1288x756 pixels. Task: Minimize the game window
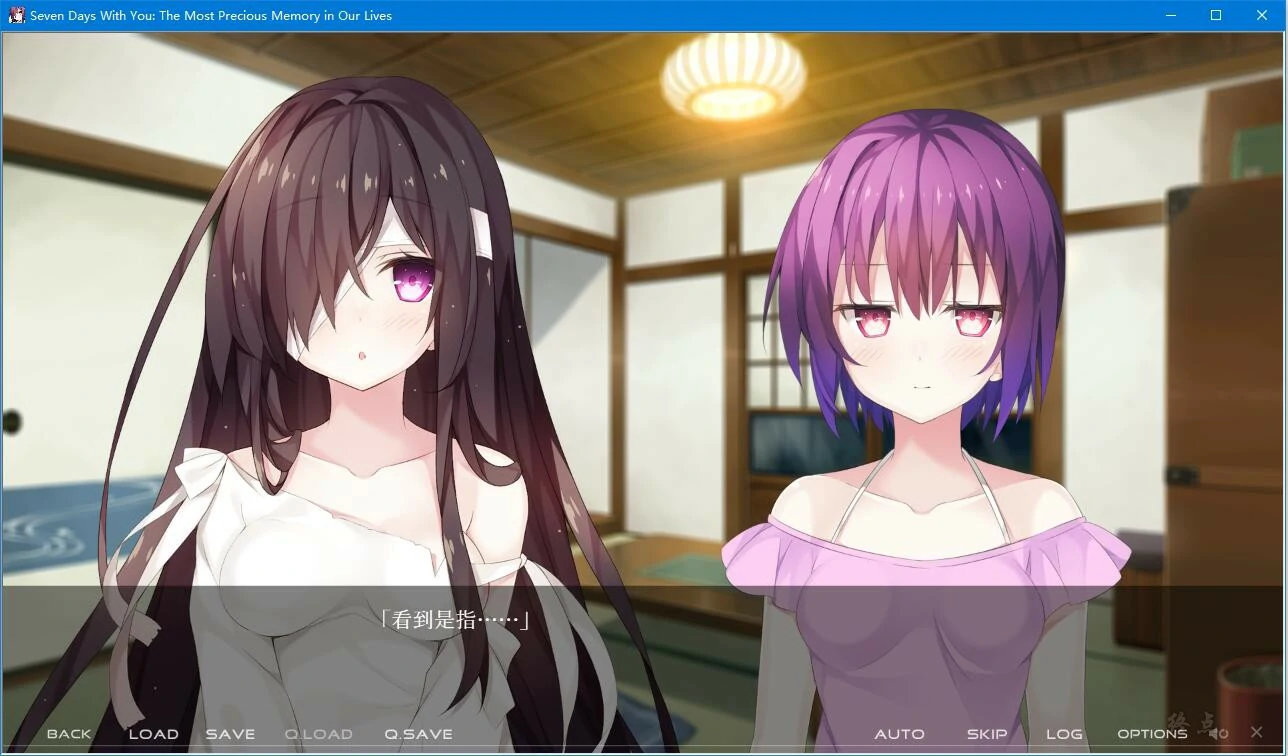click(x=1170, y=15)
